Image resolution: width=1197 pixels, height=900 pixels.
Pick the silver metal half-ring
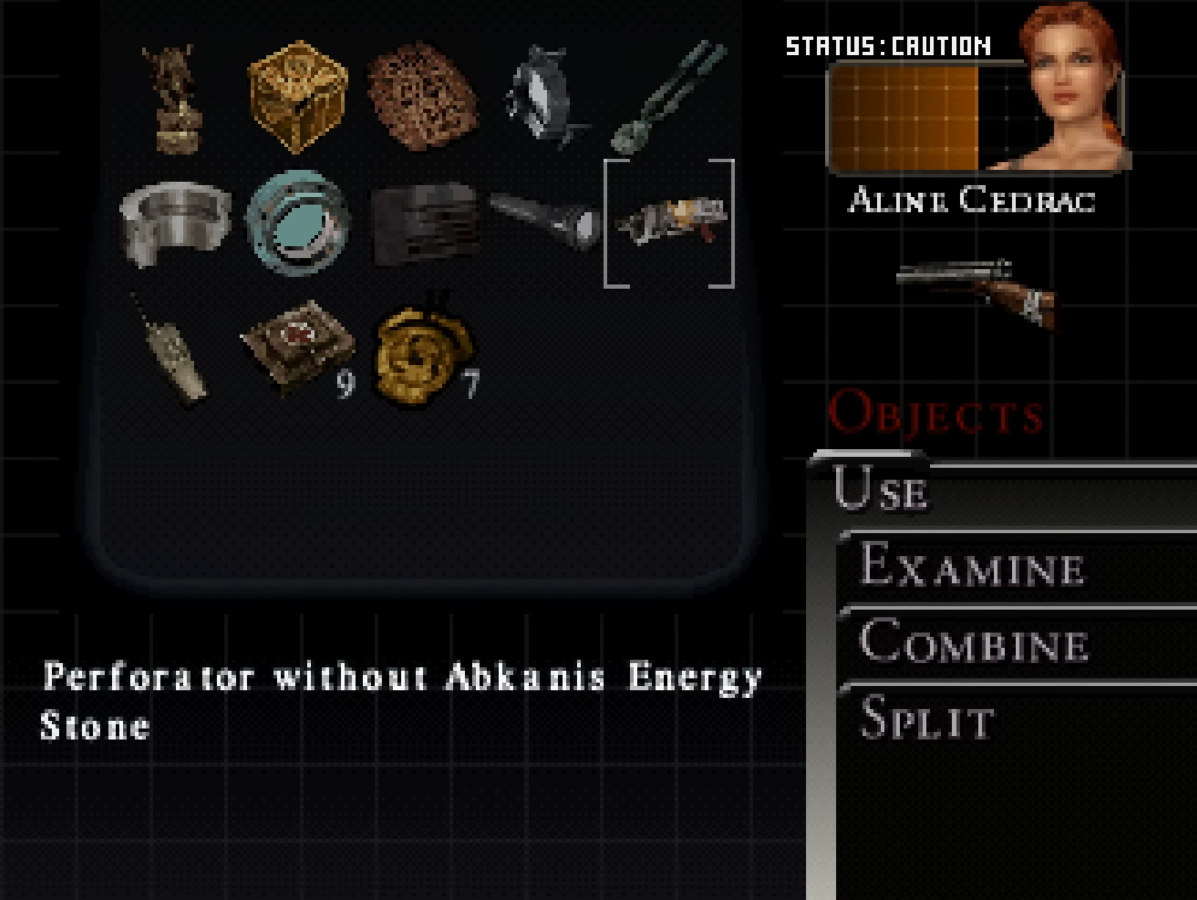(174, 222)
